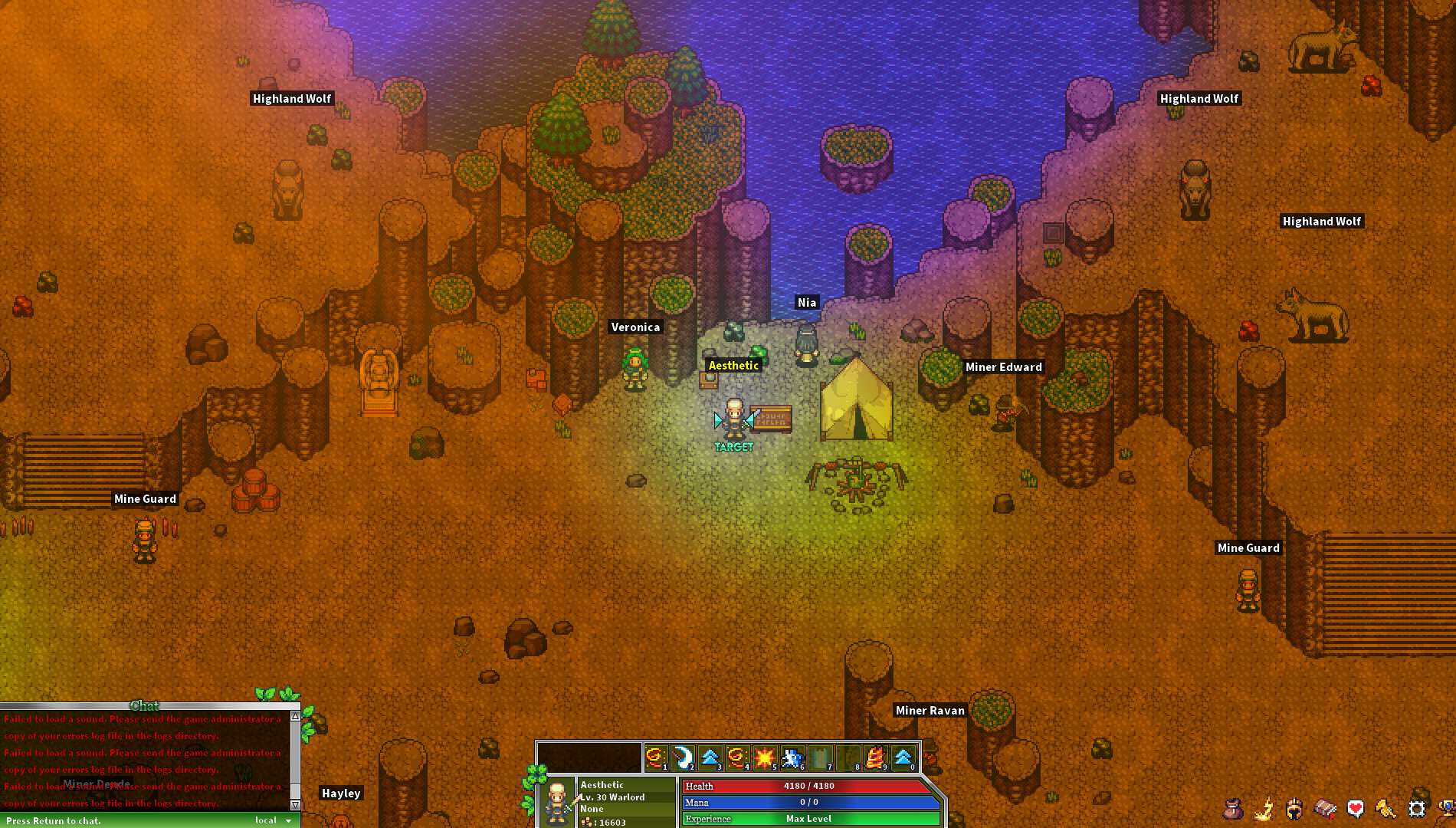This screenshot has height=828, width=1456.
Task: Click the NPC Veronica
Action: tap(635, 368)
